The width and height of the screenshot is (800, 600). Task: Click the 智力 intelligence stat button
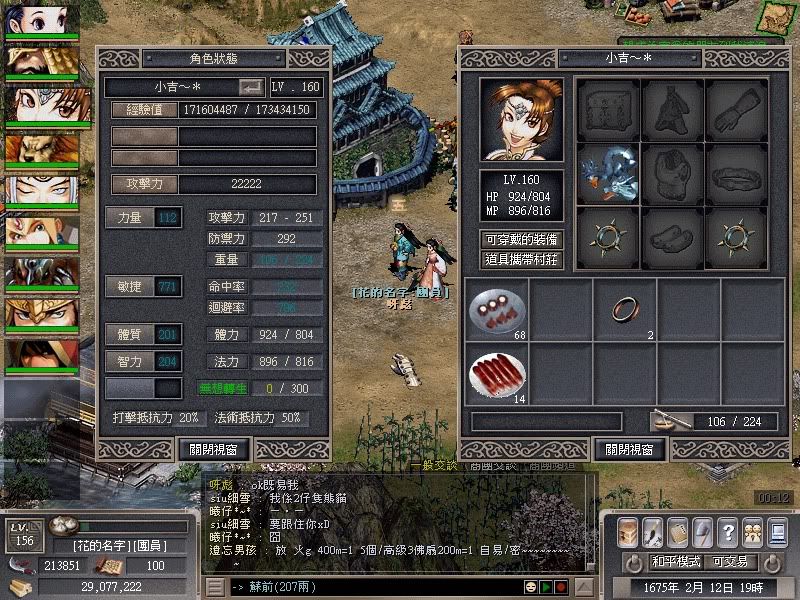point(130,361)
